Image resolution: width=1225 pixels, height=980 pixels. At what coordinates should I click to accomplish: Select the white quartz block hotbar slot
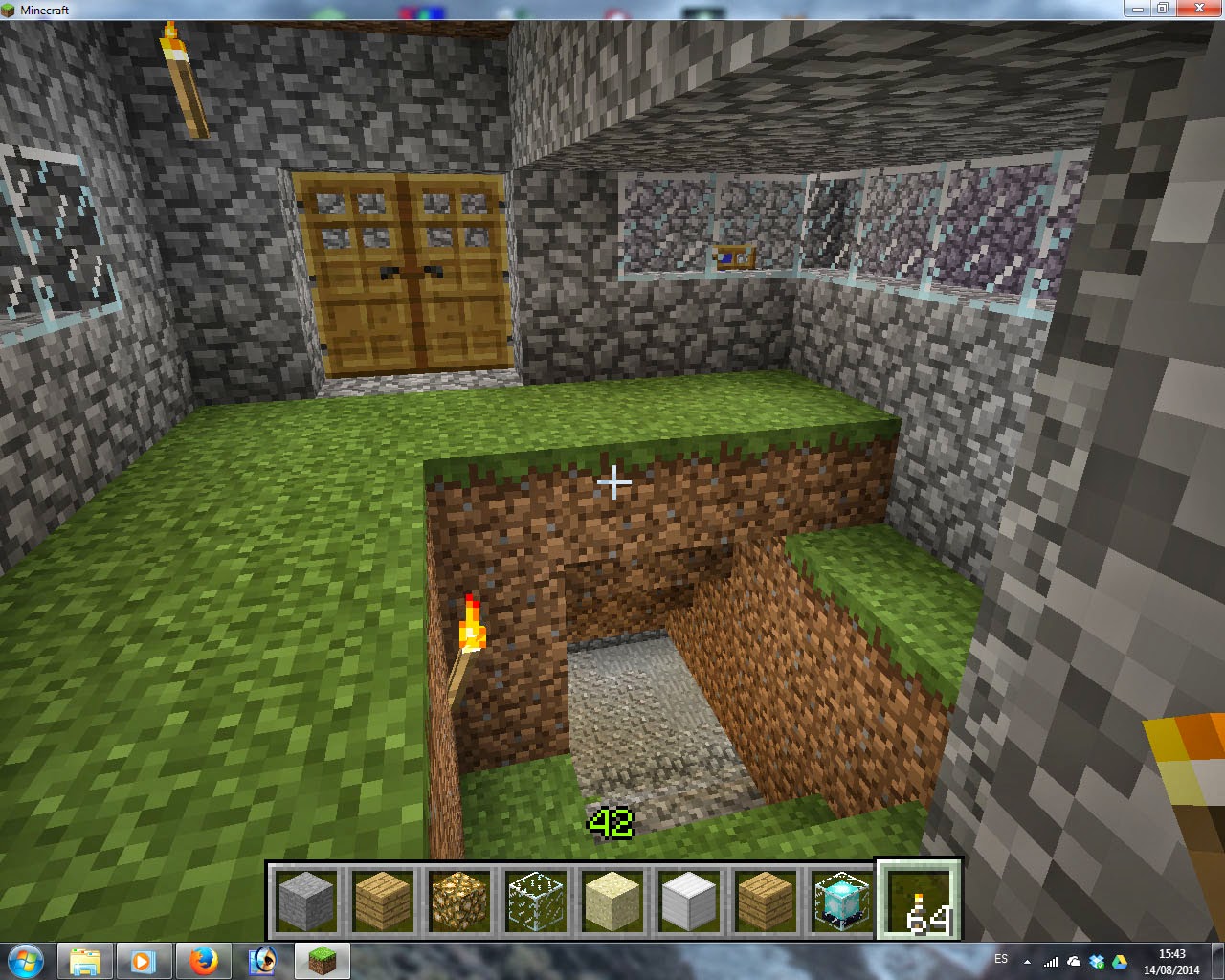point(689,900)
